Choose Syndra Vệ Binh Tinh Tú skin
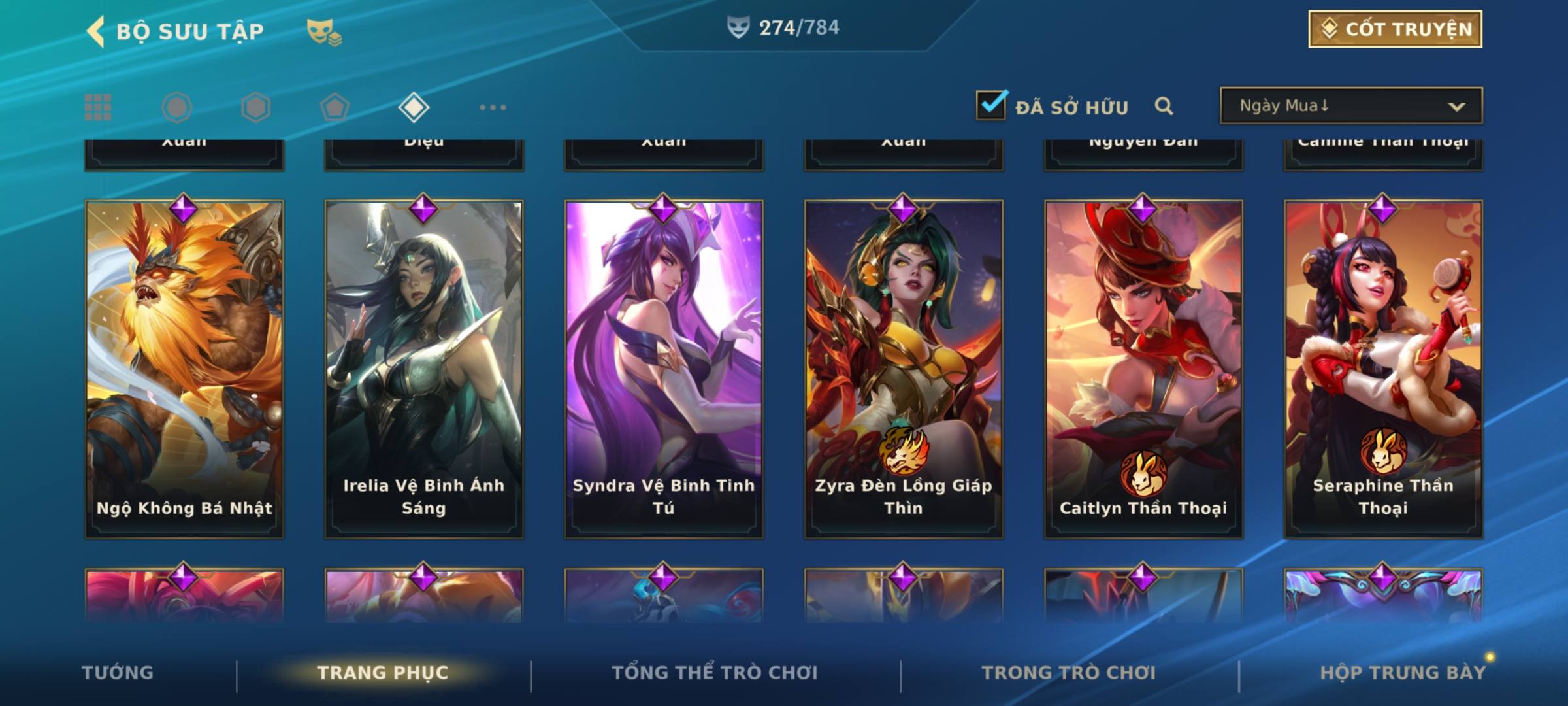 664,369
